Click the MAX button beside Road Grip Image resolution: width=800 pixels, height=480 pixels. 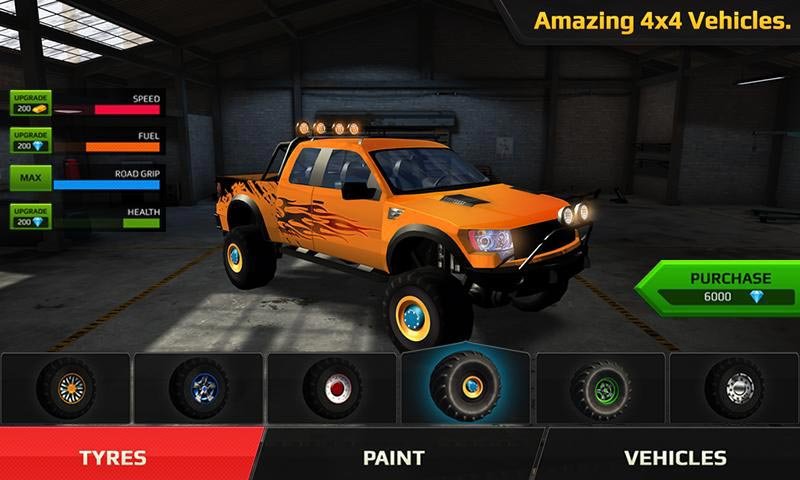tap(29, 179)
